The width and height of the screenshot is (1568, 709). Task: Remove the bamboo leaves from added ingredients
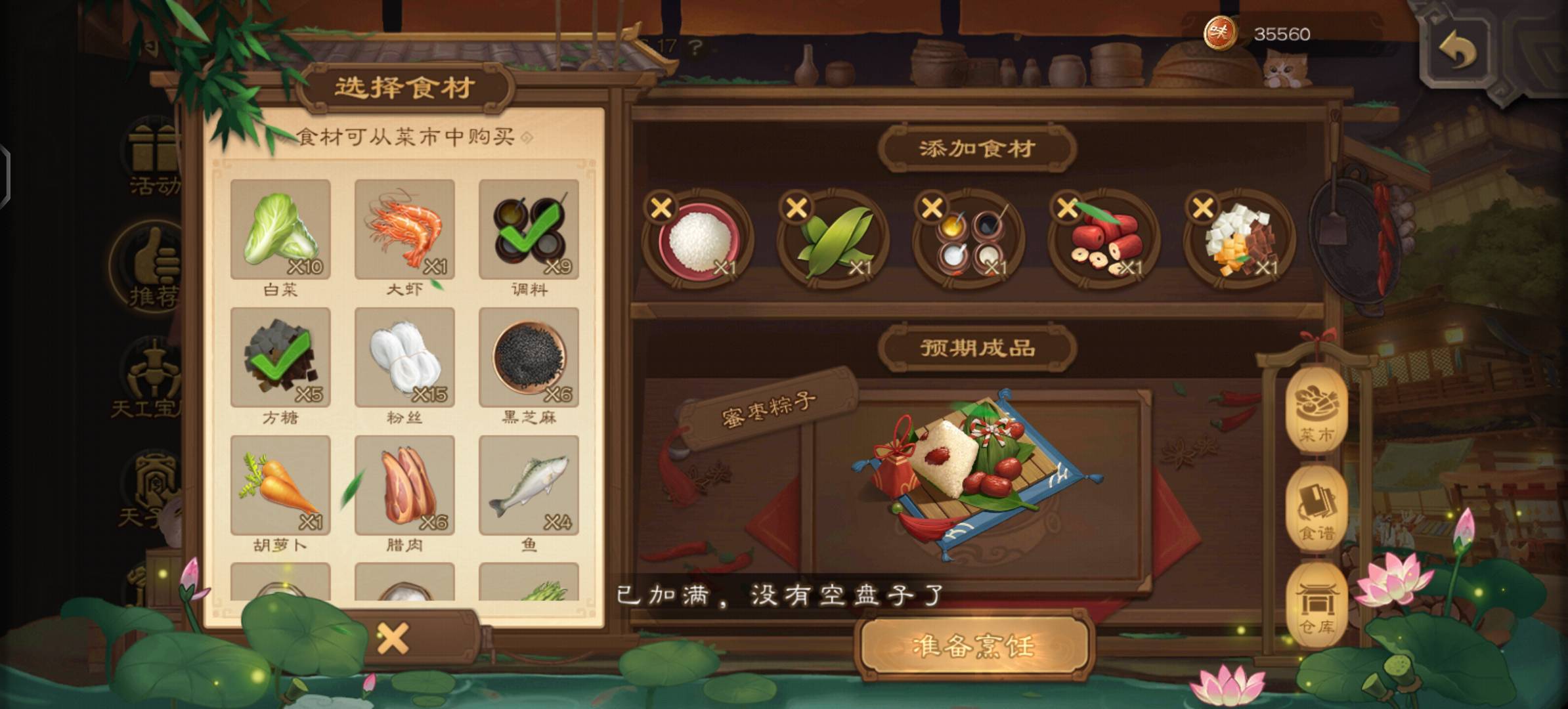(x=796, y=208)
